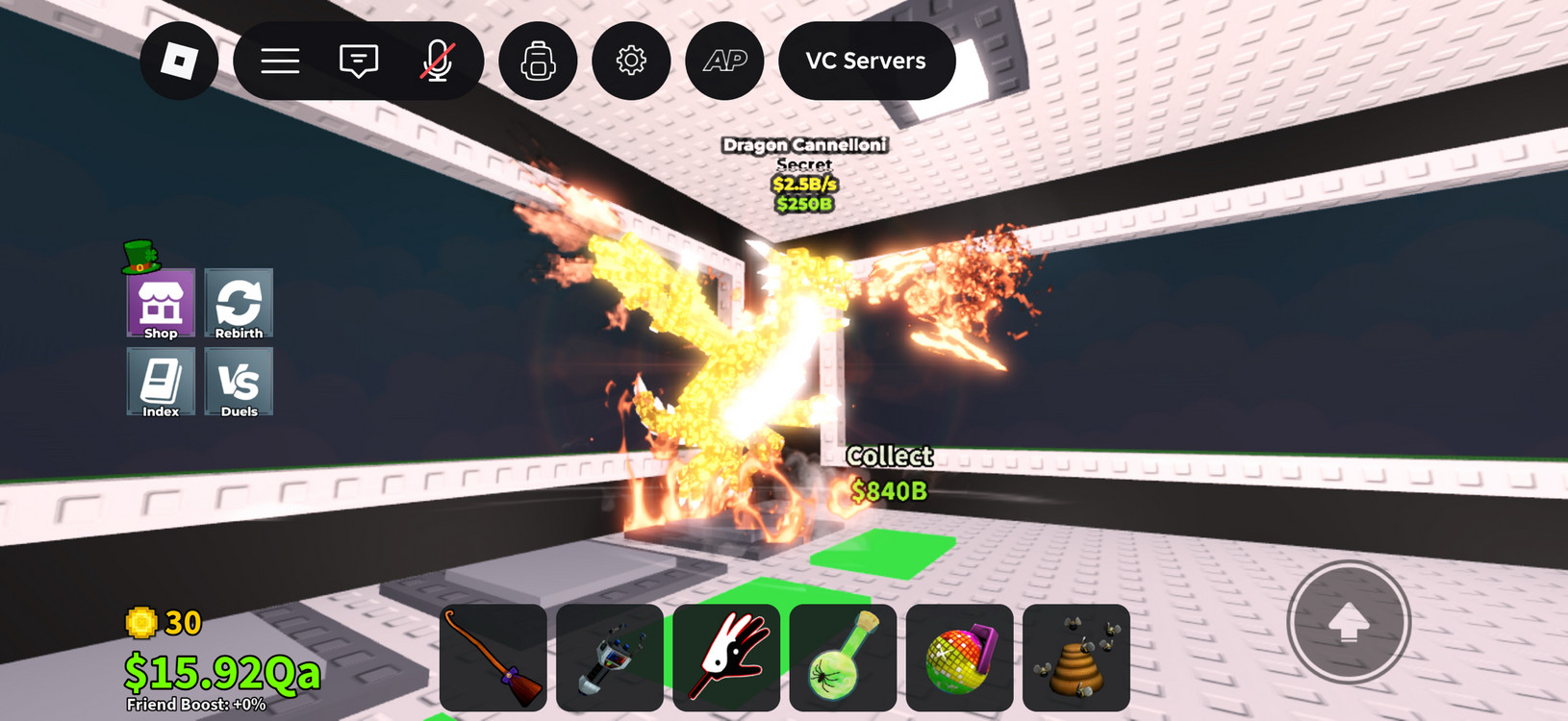
Task: Toggle the muted microphone
Action: (438, 61)
